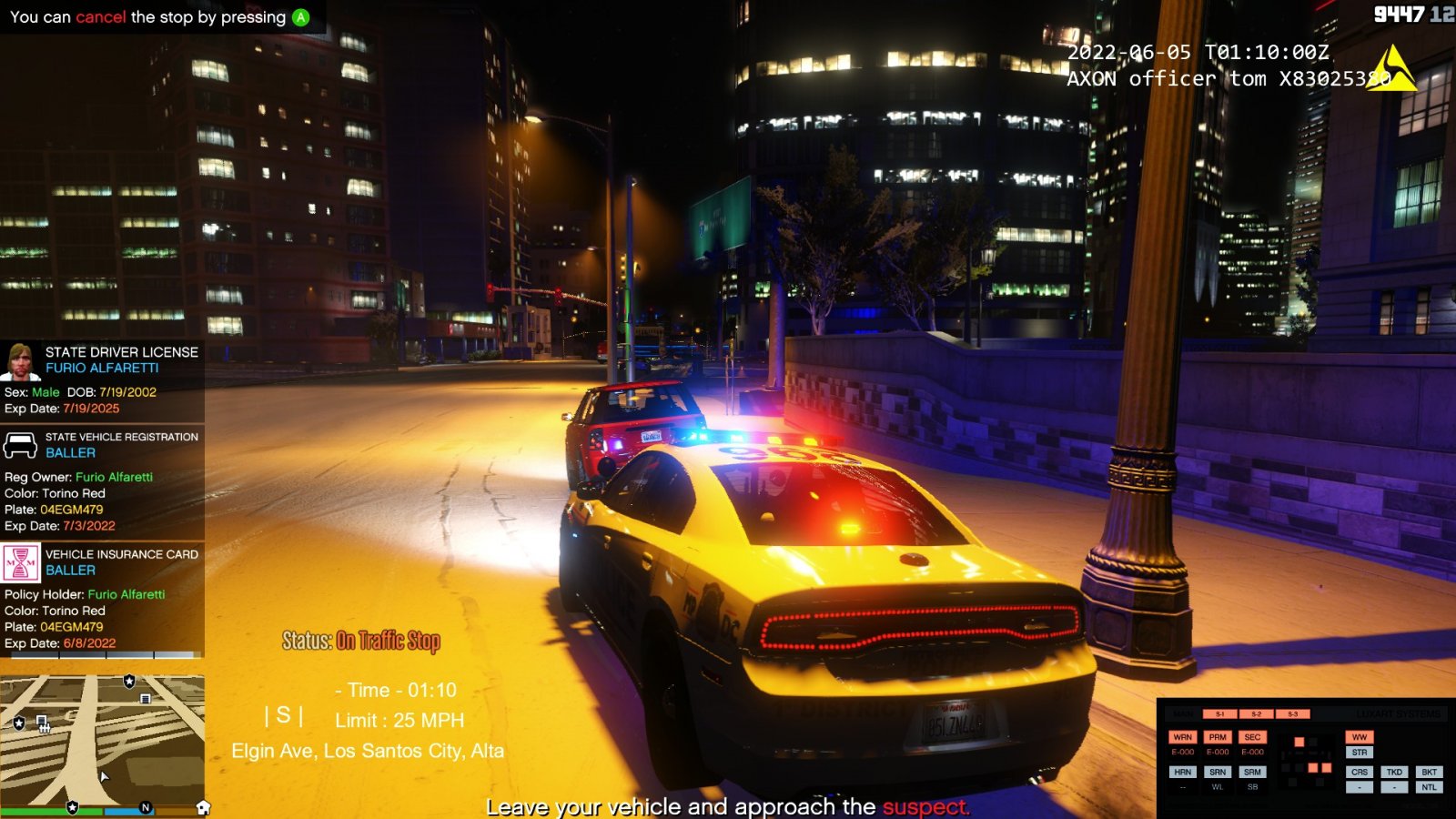Toggle the WRN warning lights button
Image resolution: width=1456 pixels, height=819 pixels.
[1182, 737]
